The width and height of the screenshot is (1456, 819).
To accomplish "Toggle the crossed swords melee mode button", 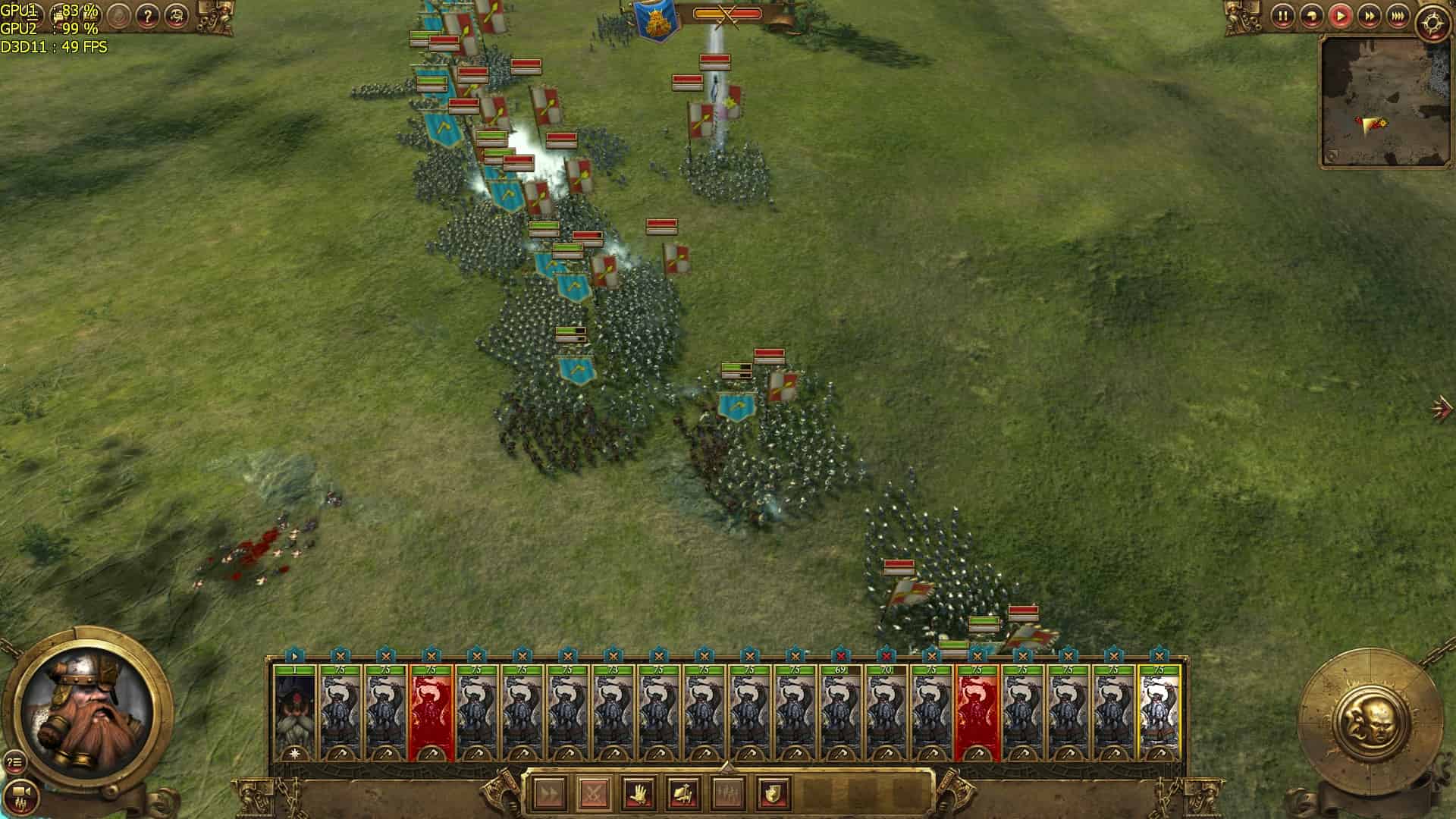I will point(593,794).
